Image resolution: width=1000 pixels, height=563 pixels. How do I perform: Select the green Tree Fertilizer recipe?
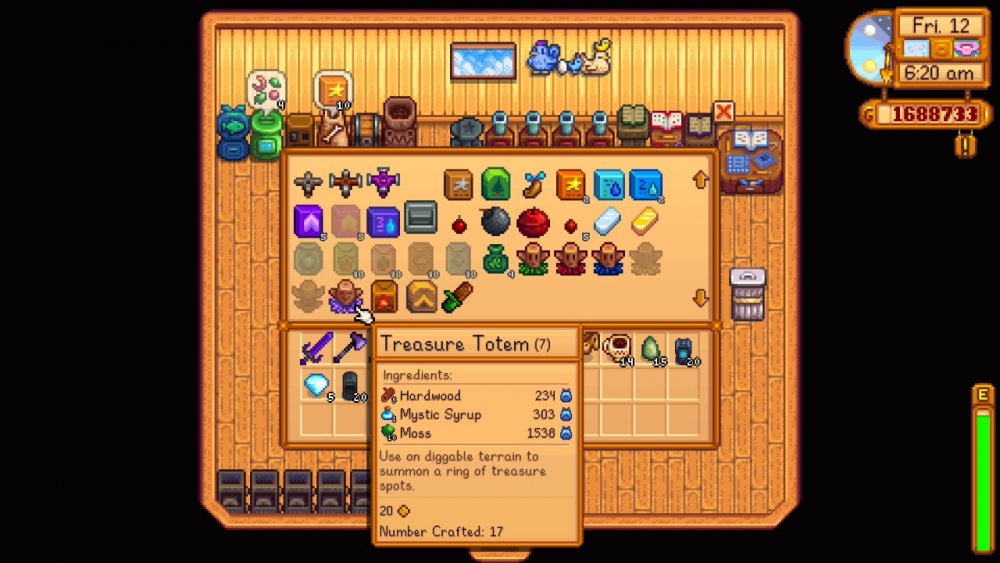(x=495, y=184)
